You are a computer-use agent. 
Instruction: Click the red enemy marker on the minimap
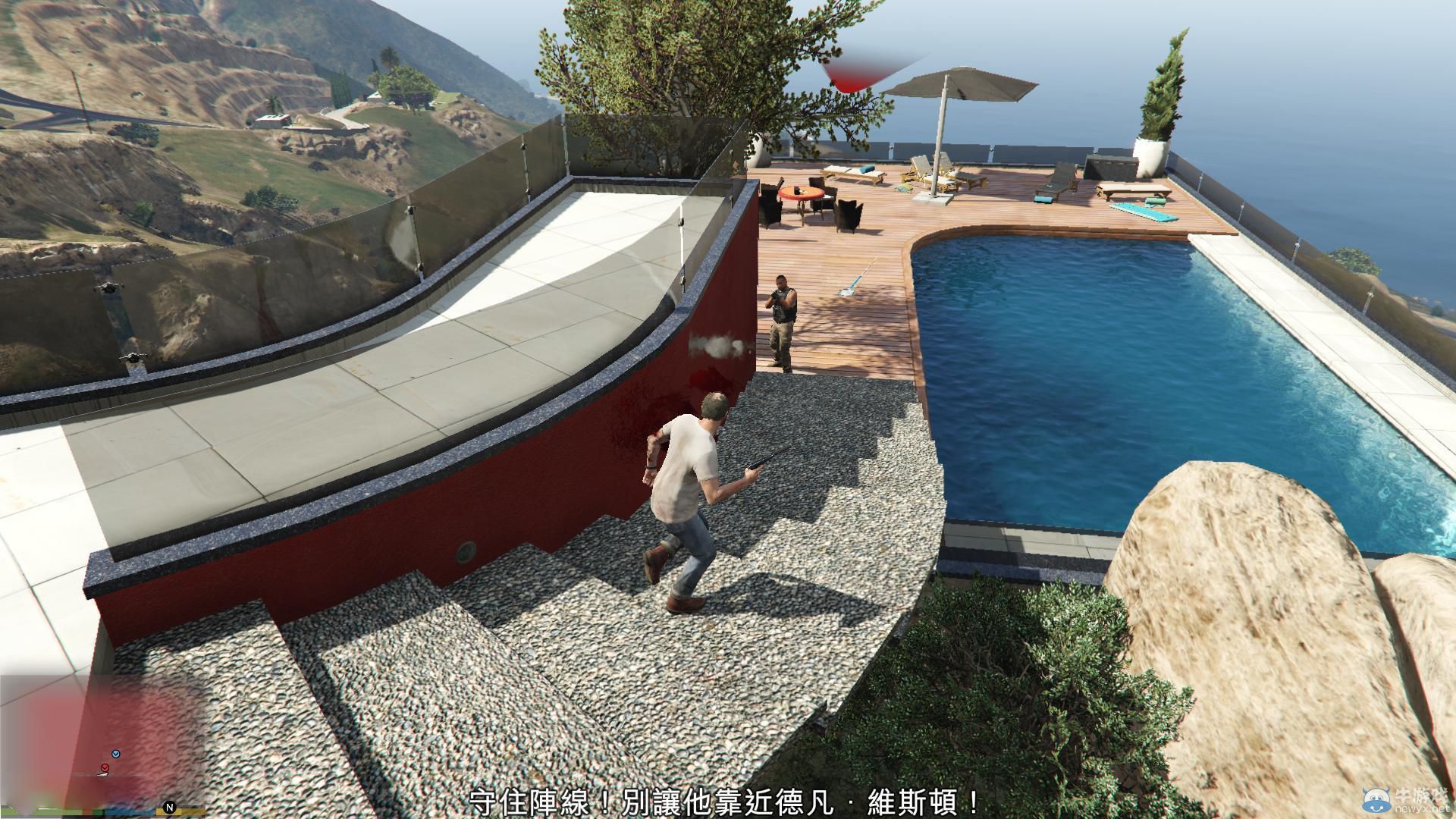tap(105, 767)
